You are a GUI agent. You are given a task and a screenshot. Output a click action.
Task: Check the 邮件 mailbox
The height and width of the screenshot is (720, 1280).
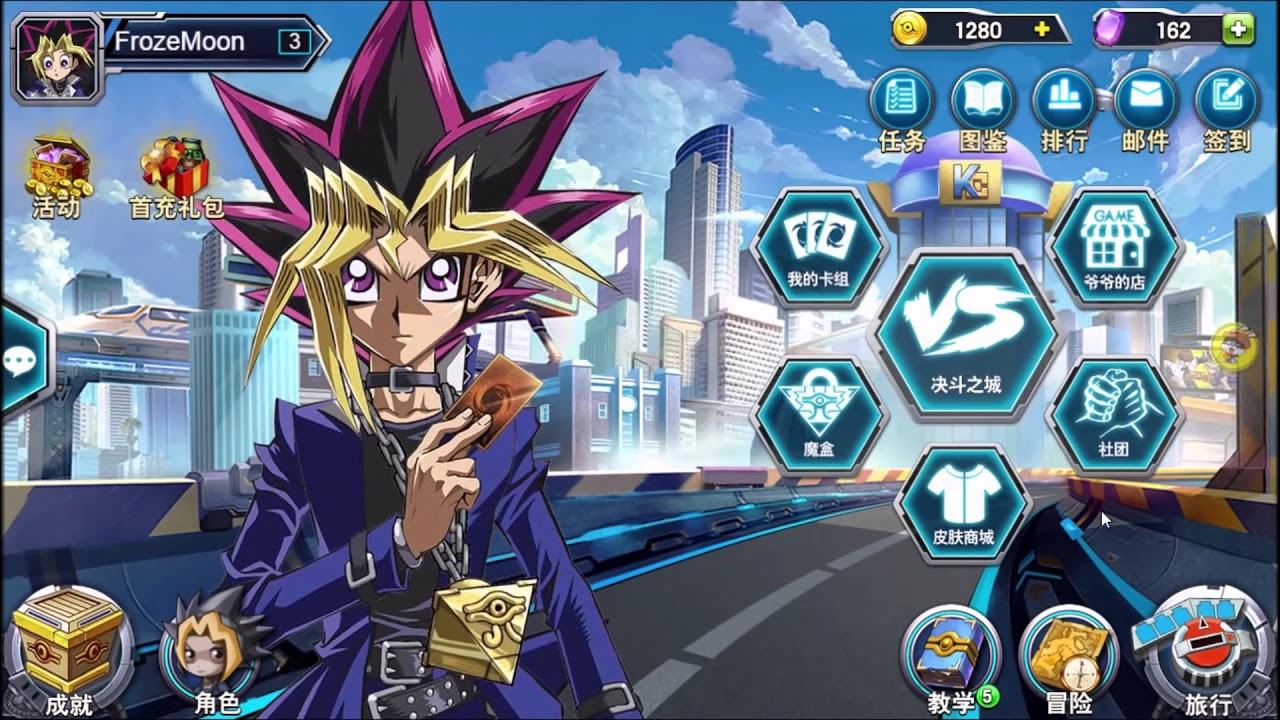coord(1145,101)
